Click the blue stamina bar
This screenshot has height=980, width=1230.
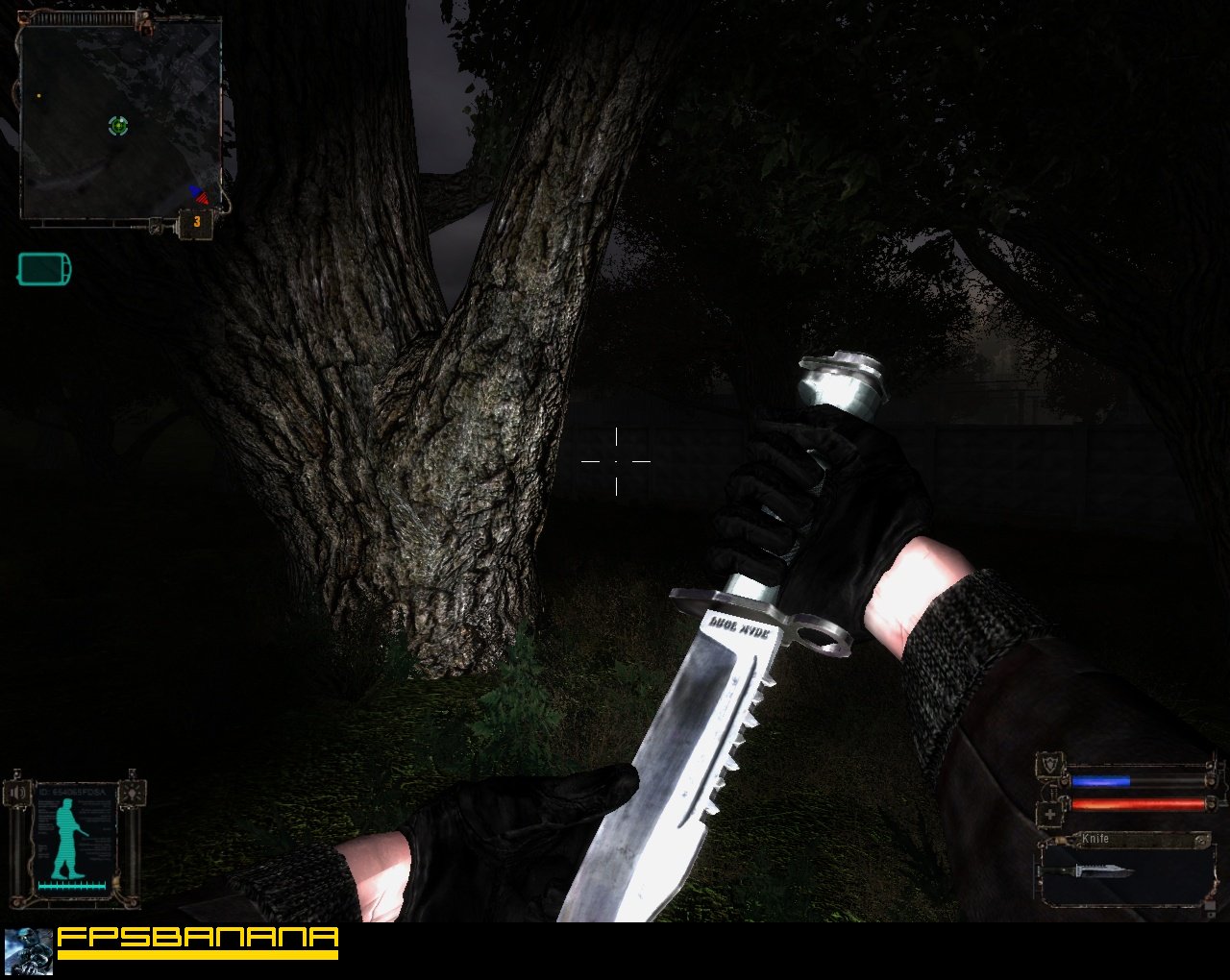(x=1100, y=780)
